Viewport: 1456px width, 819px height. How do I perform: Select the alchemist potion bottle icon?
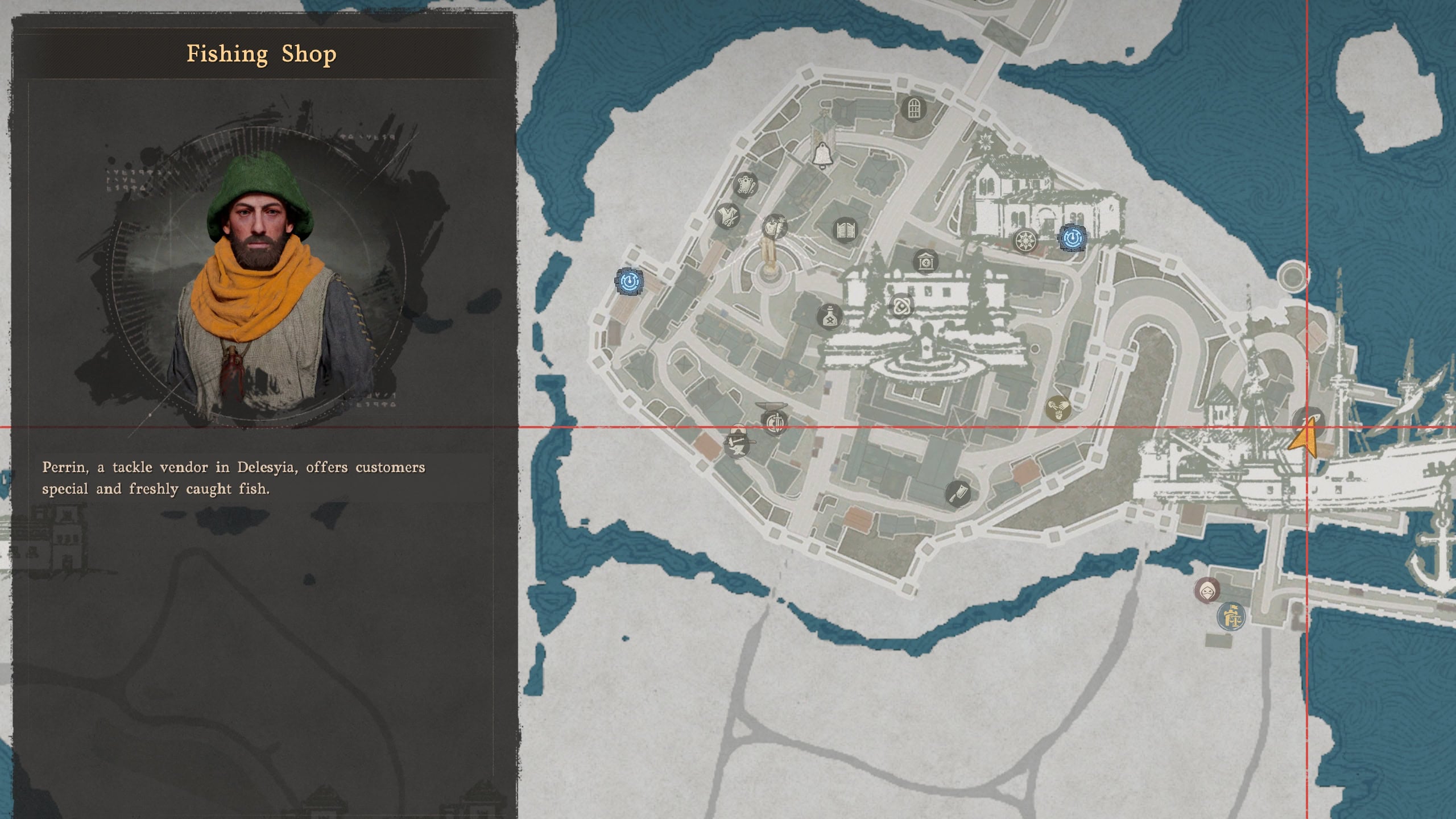pos(830,317)
